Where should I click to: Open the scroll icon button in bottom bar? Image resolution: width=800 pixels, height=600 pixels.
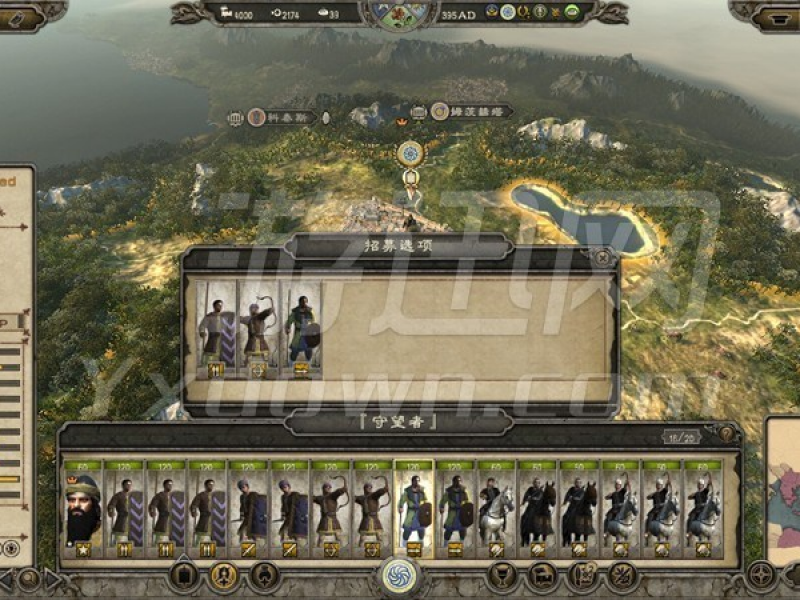tap(582, 575)
